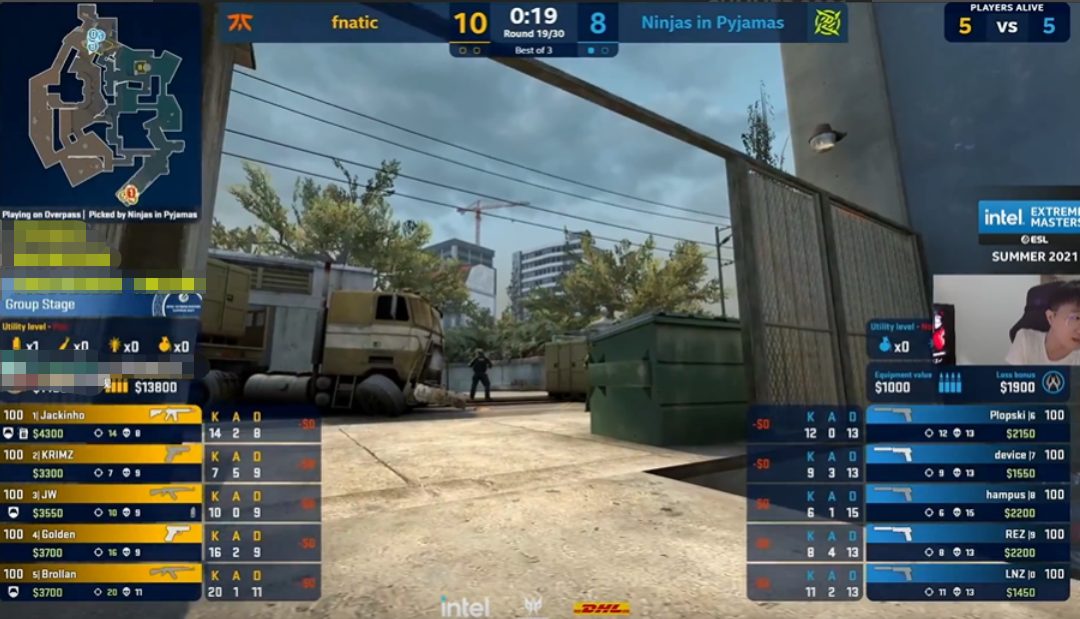Select KRIMZ in the fnatic list
The image size is (1080, 619).
pos(100,463)
